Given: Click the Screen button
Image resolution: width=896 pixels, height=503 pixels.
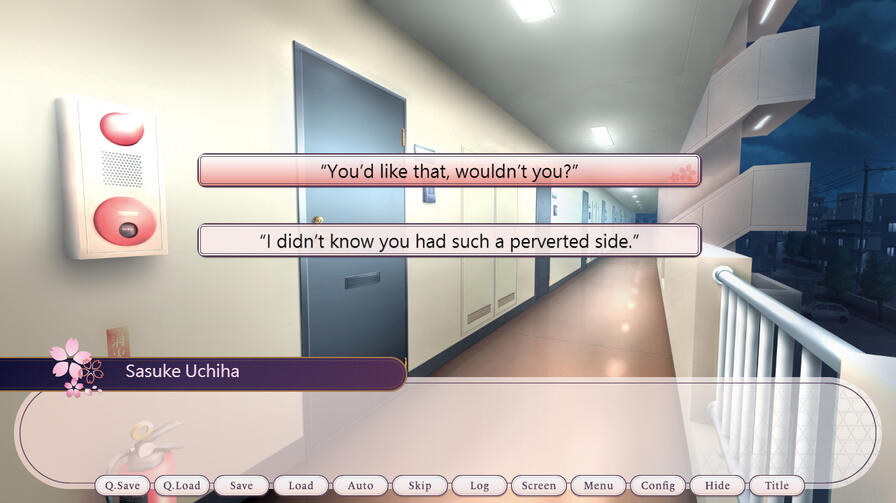Looking at the screenshot, I should point(539,486).
